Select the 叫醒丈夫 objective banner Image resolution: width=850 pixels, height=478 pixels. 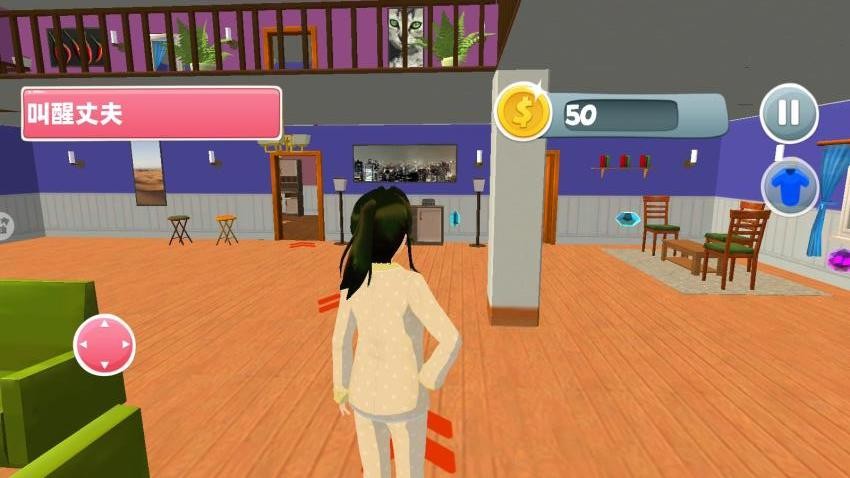tap(151, 113)
